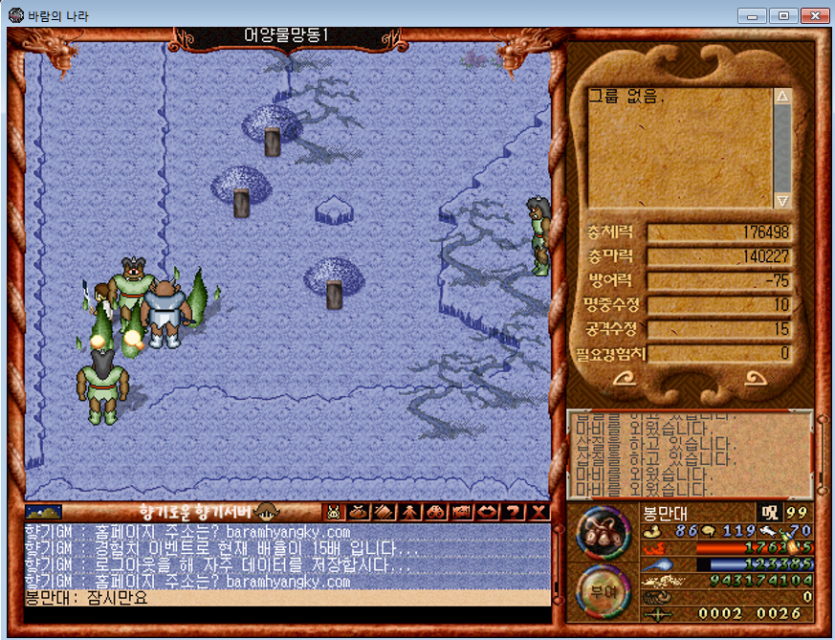Close the game with the toolbar X icon
This screenshot has width=835, height=640.
pos(539,511)
